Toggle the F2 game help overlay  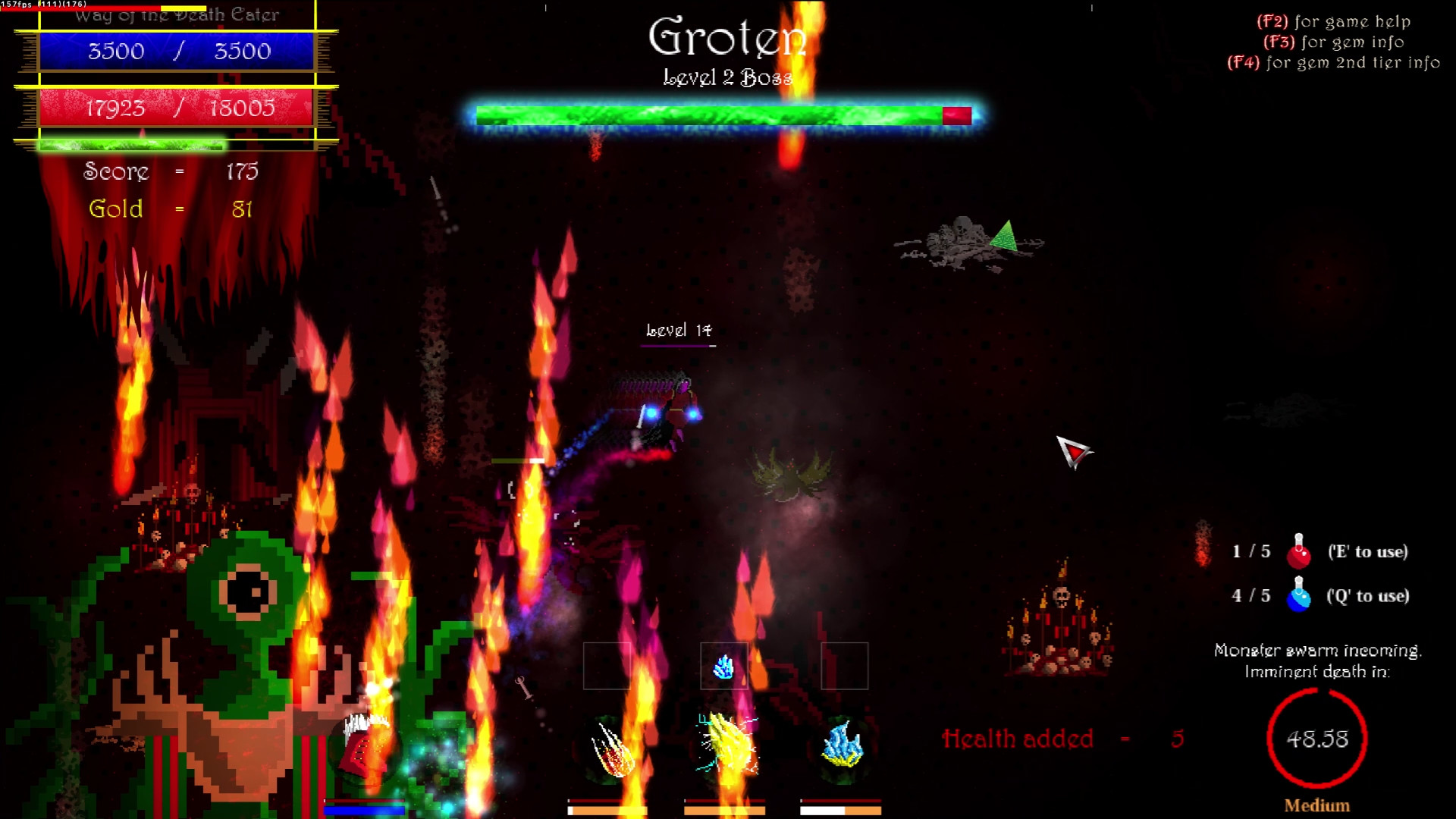pyautogui.click(x=1335, y=22)
